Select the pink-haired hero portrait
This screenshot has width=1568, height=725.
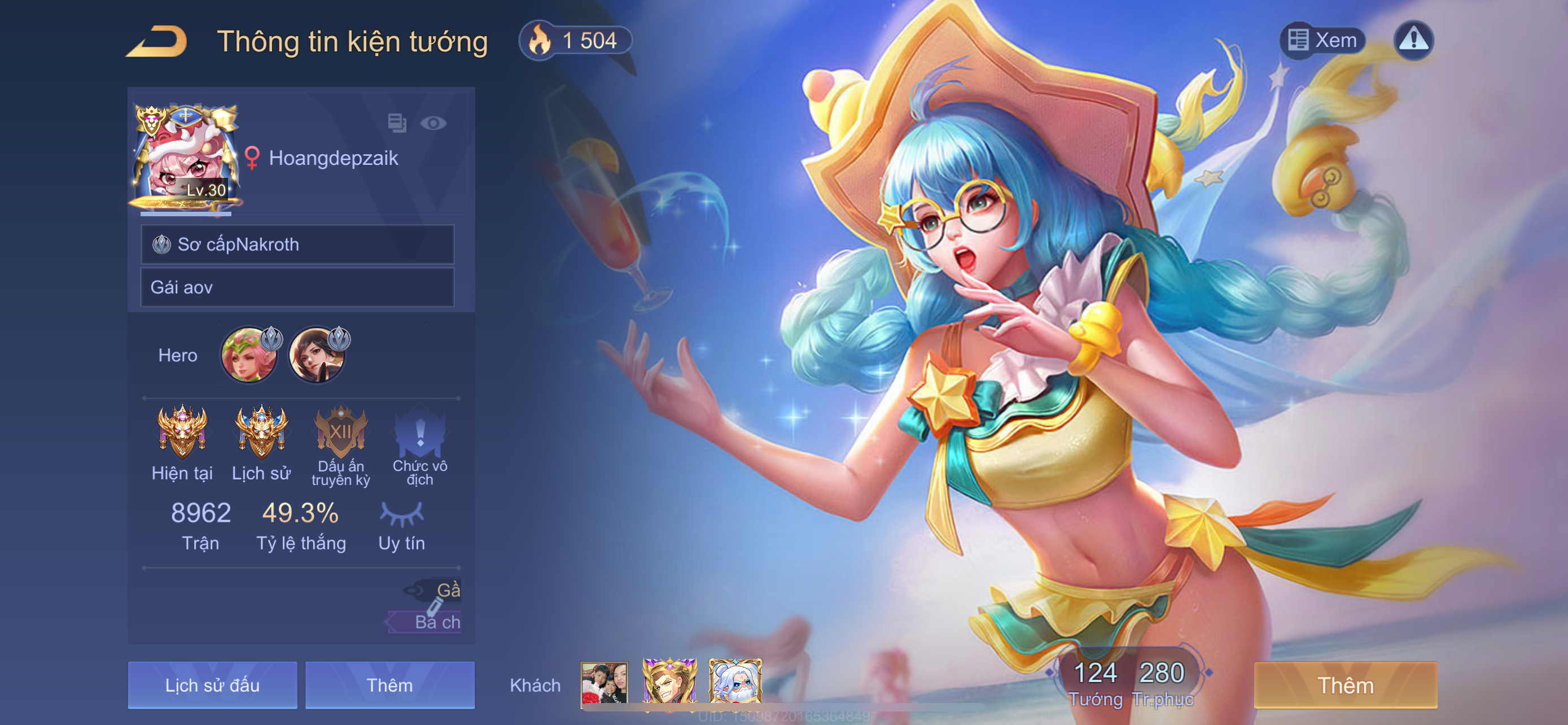coord(248,356)
